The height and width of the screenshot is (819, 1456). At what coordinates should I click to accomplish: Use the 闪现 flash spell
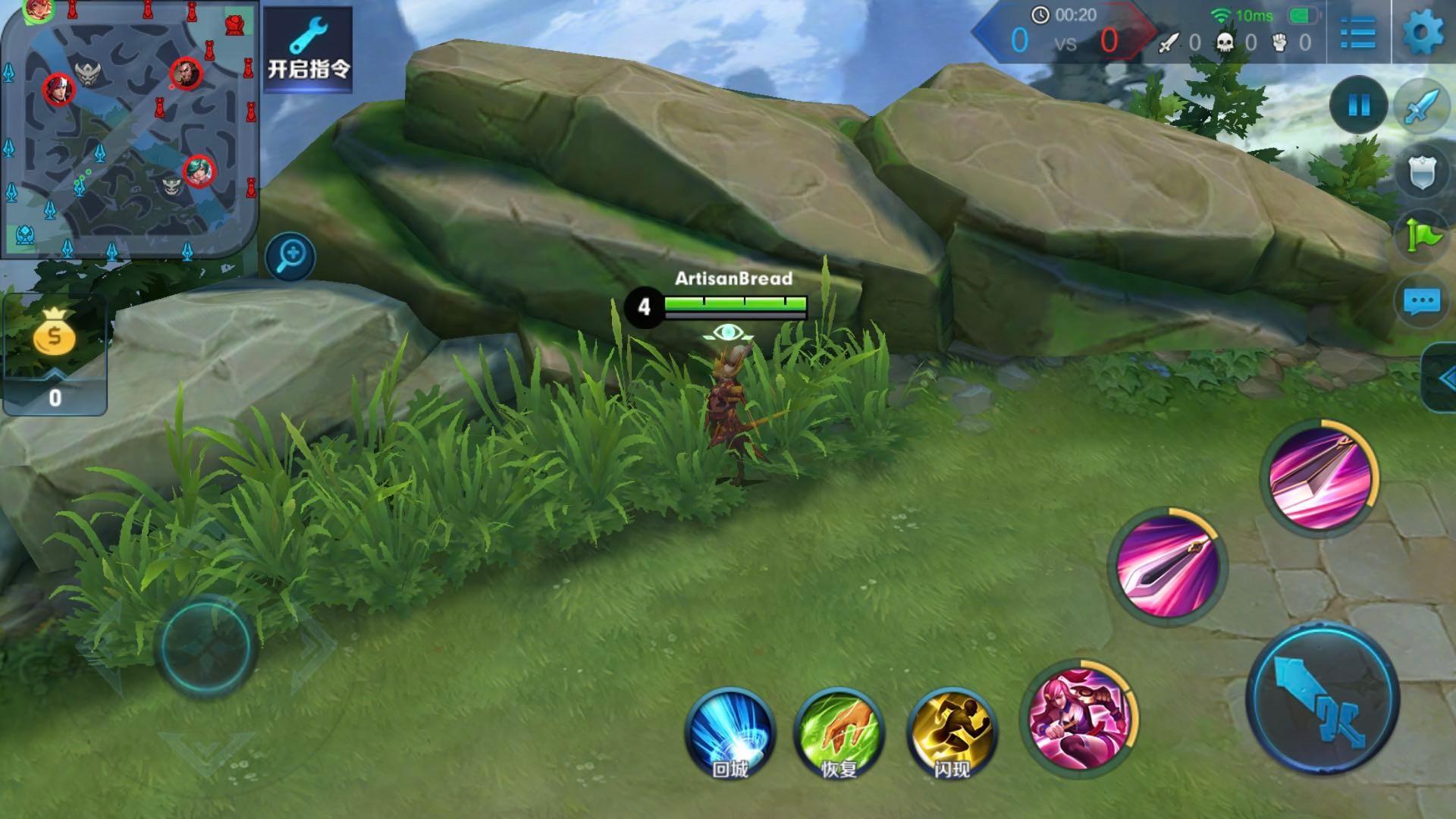pos(952,732)
